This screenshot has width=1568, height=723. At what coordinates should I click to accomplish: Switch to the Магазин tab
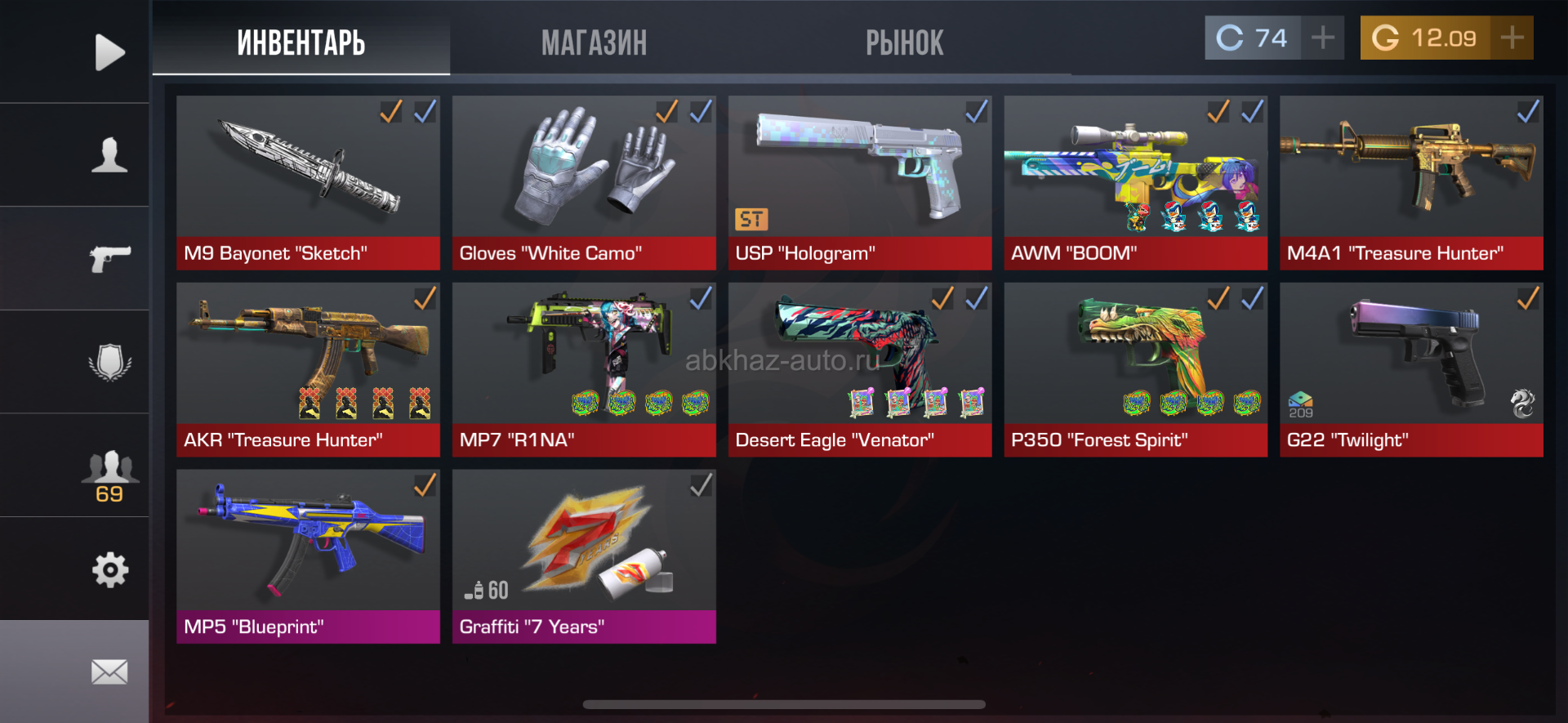coord(594,42)
